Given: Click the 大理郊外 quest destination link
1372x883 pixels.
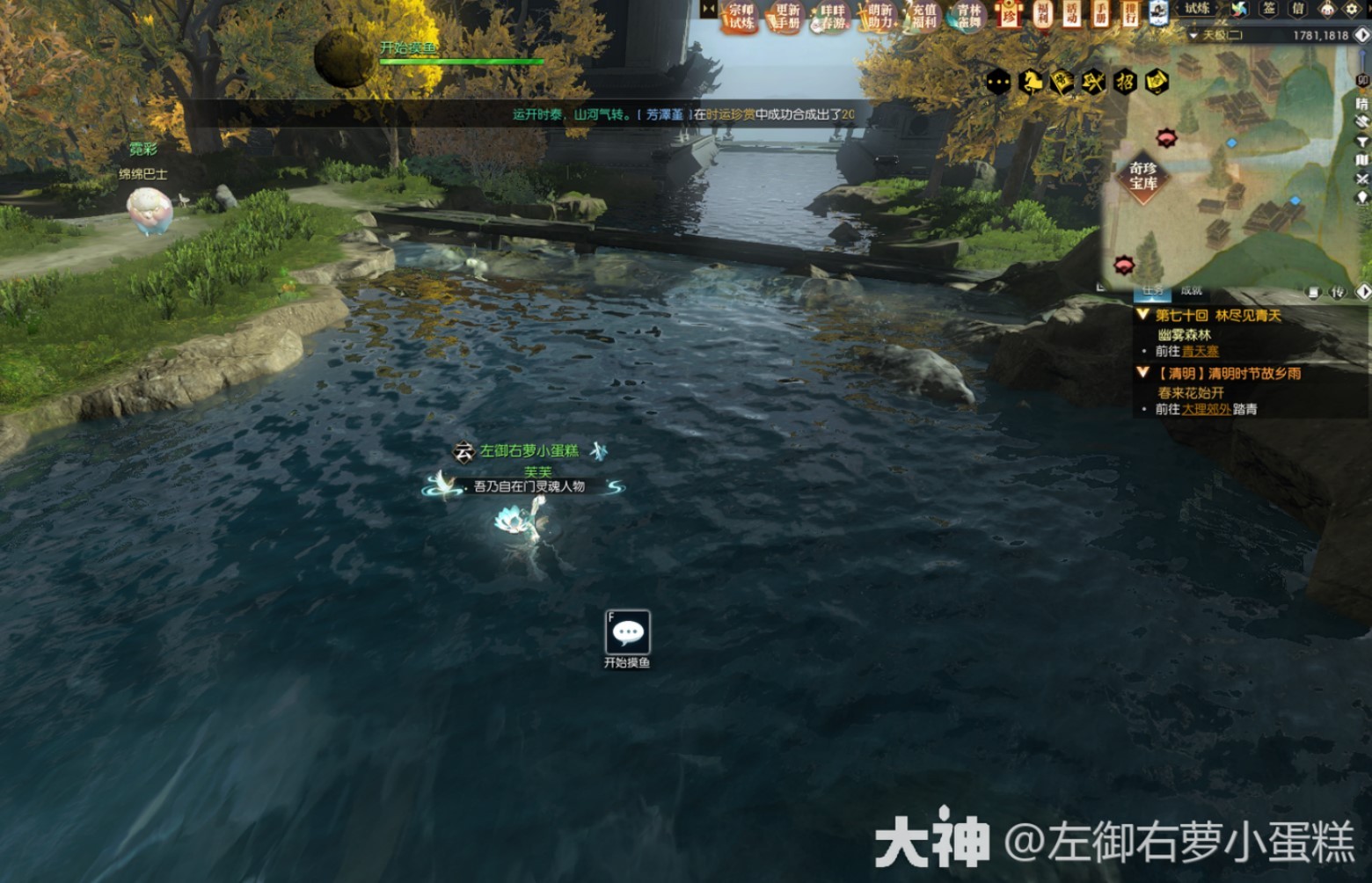Looking at the screenshot, I should 1208,408.
